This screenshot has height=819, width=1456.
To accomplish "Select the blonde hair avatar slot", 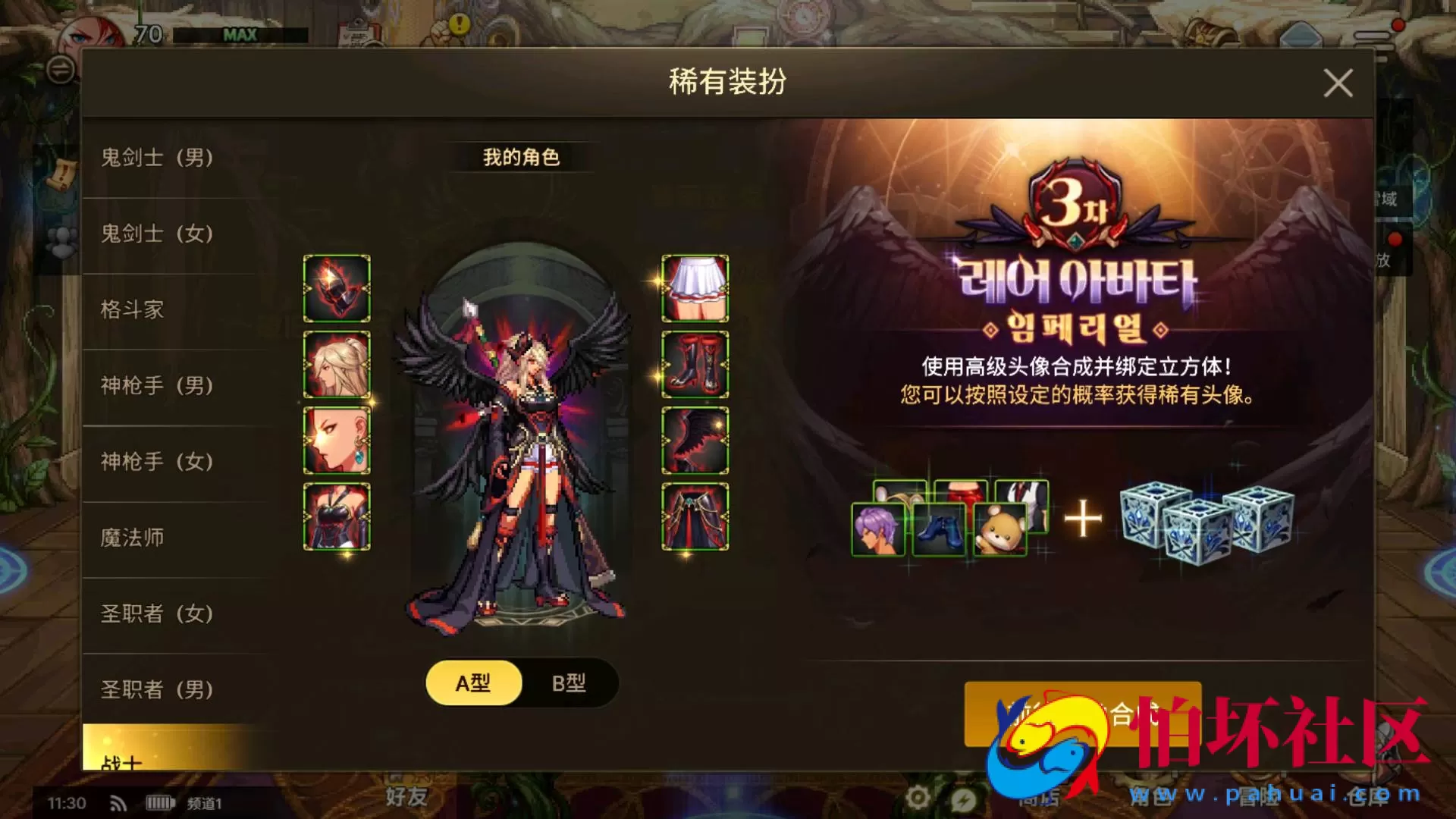I will point(337,365).
